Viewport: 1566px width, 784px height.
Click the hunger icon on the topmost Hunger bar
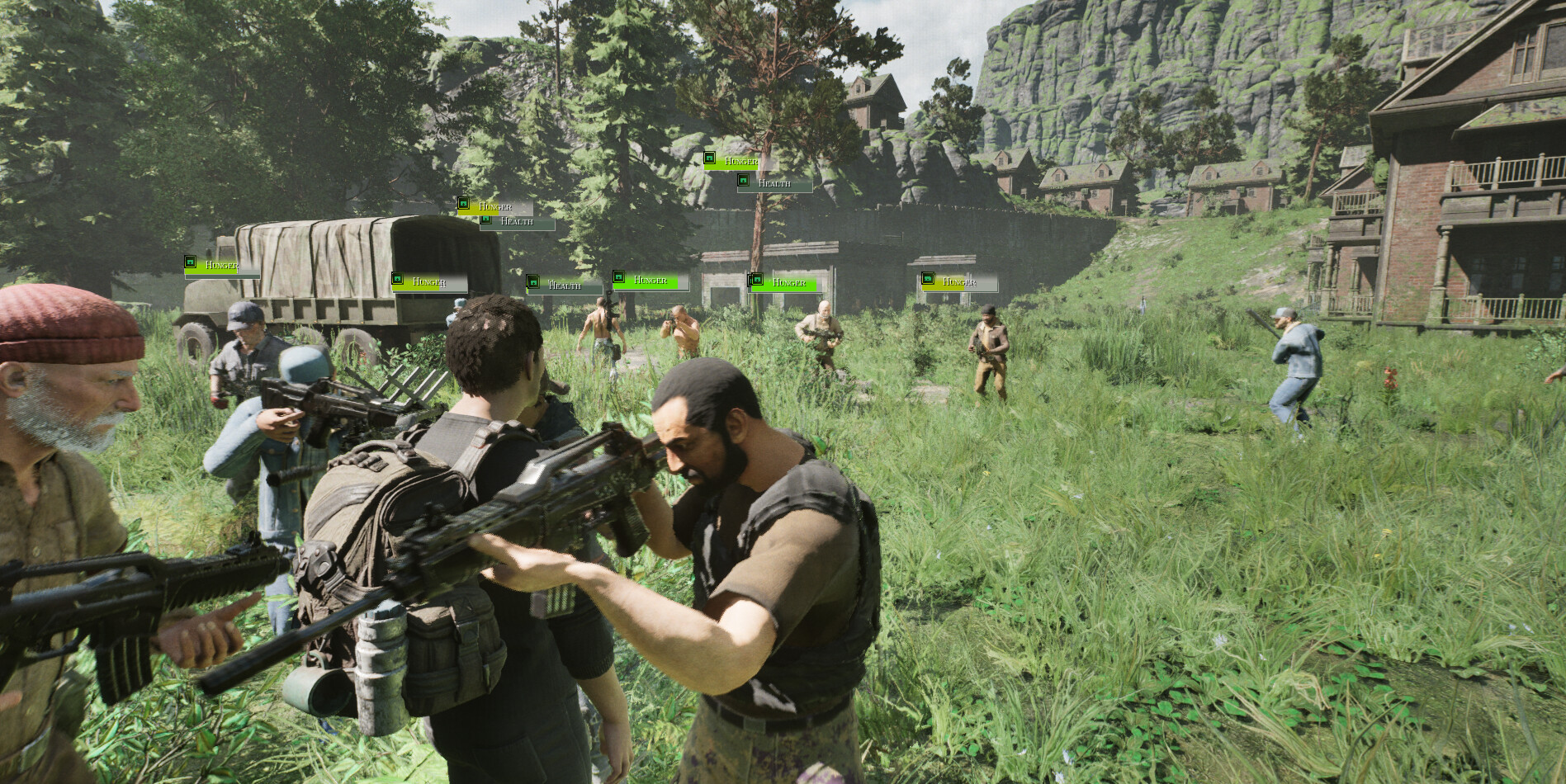pyautogui.click(x=710, y=158)
